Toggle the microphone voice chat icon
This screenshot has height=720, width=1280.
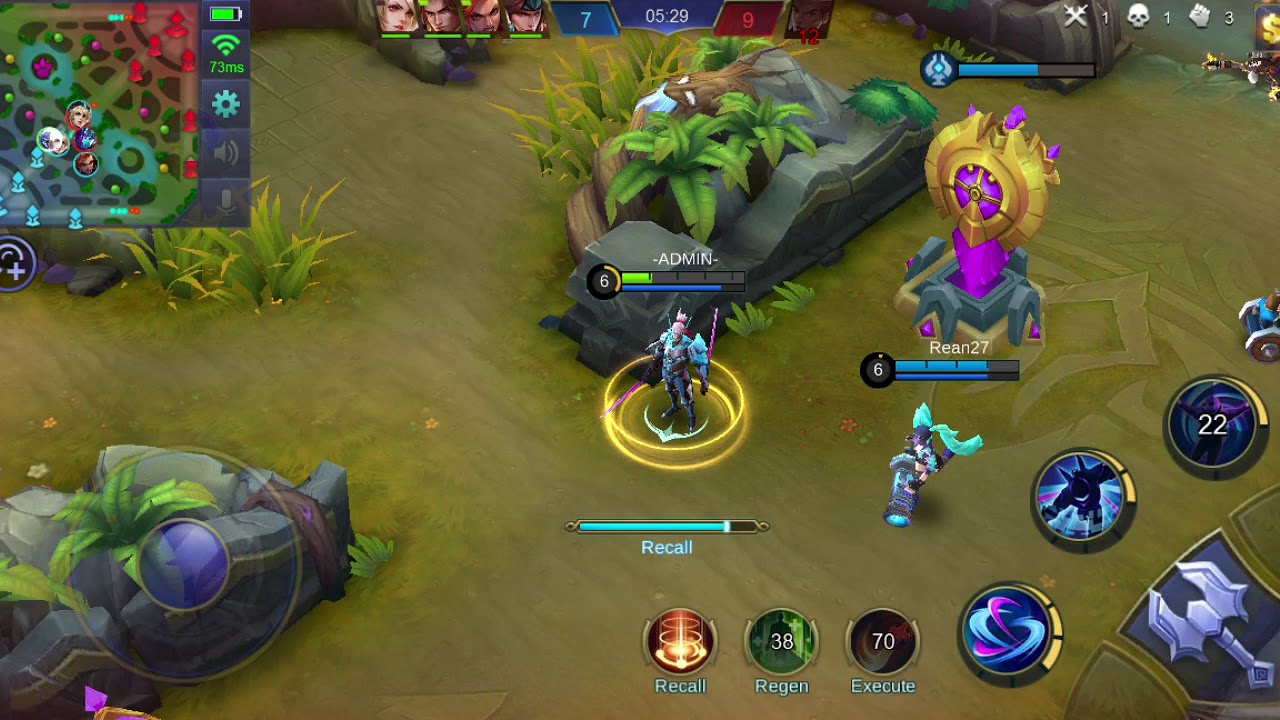point(226,201)
